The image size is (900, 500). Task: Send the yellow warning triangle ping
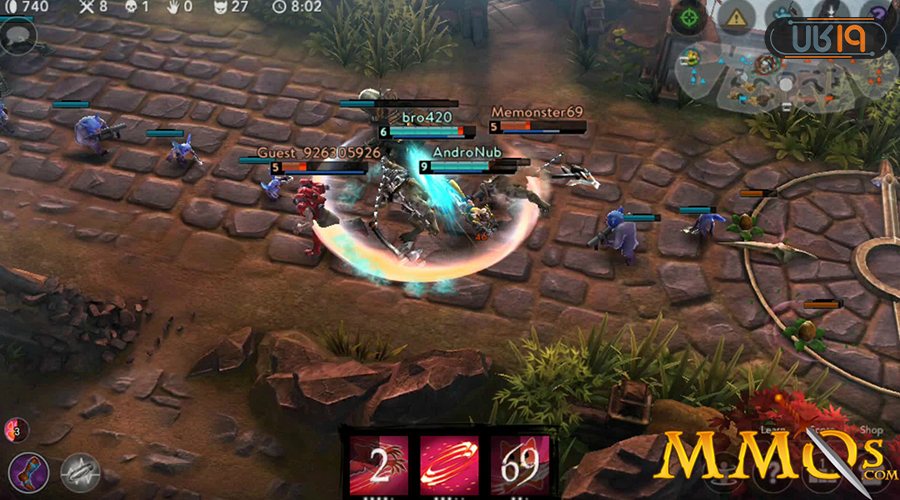pyautogui.click(x=738, y=17)
